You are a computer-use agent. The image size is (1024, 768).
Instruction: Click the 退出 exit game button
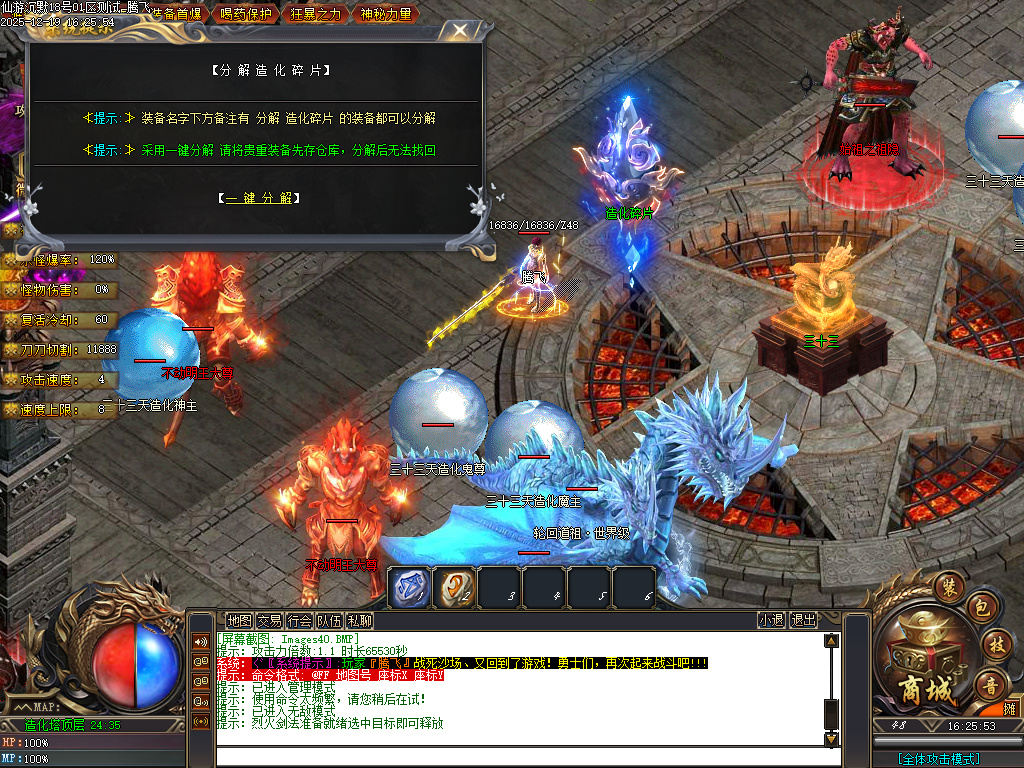click(x=803, y=621)
